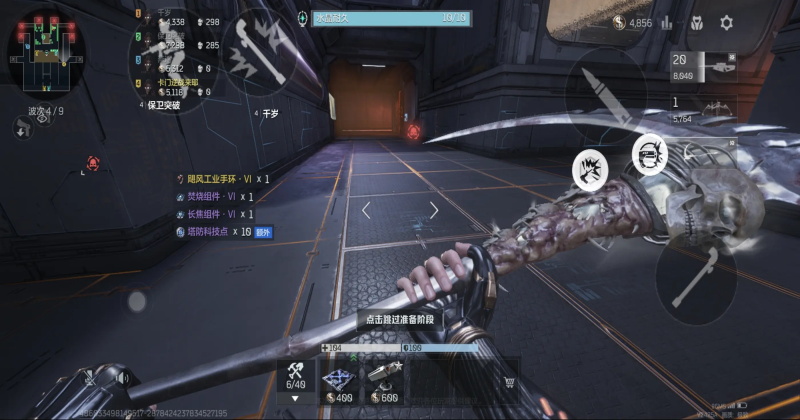The width and height of the screenshot is (800, 420).
Task: Buy the 400-coin floor trap
Action: coord(337,382)
